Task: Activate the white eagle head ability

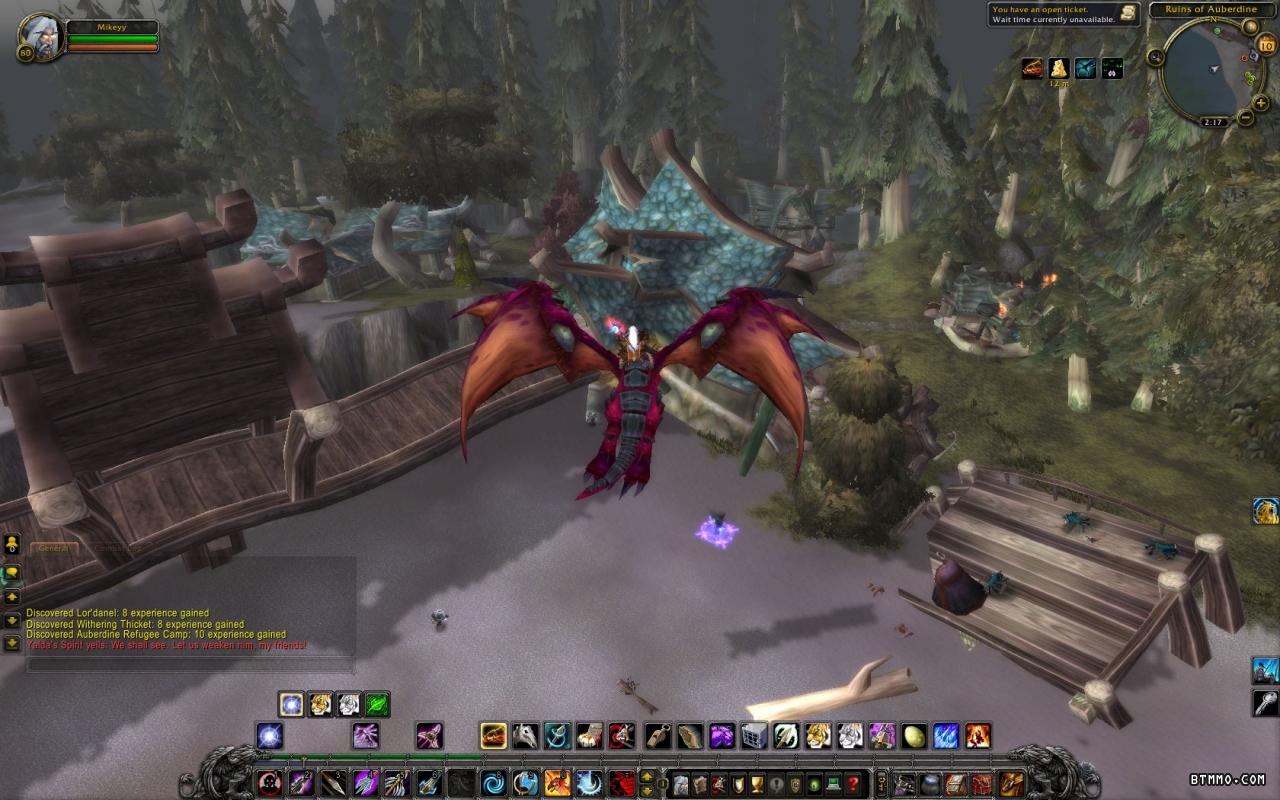Action: 525,736
